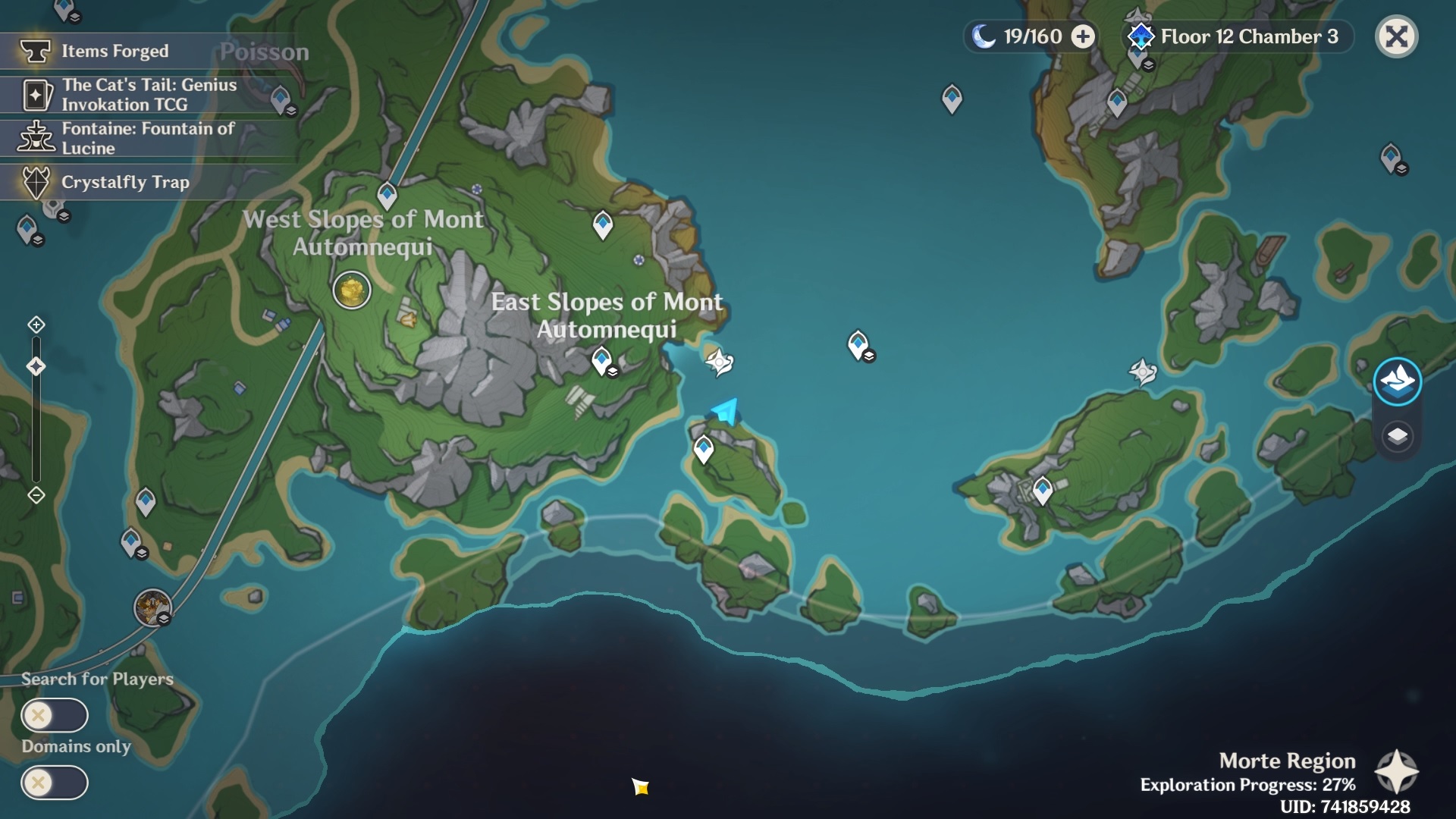This screenshot has height=819, width=1456.
Task: Select the Items Forged anvil icon
Action: (36, 51)
